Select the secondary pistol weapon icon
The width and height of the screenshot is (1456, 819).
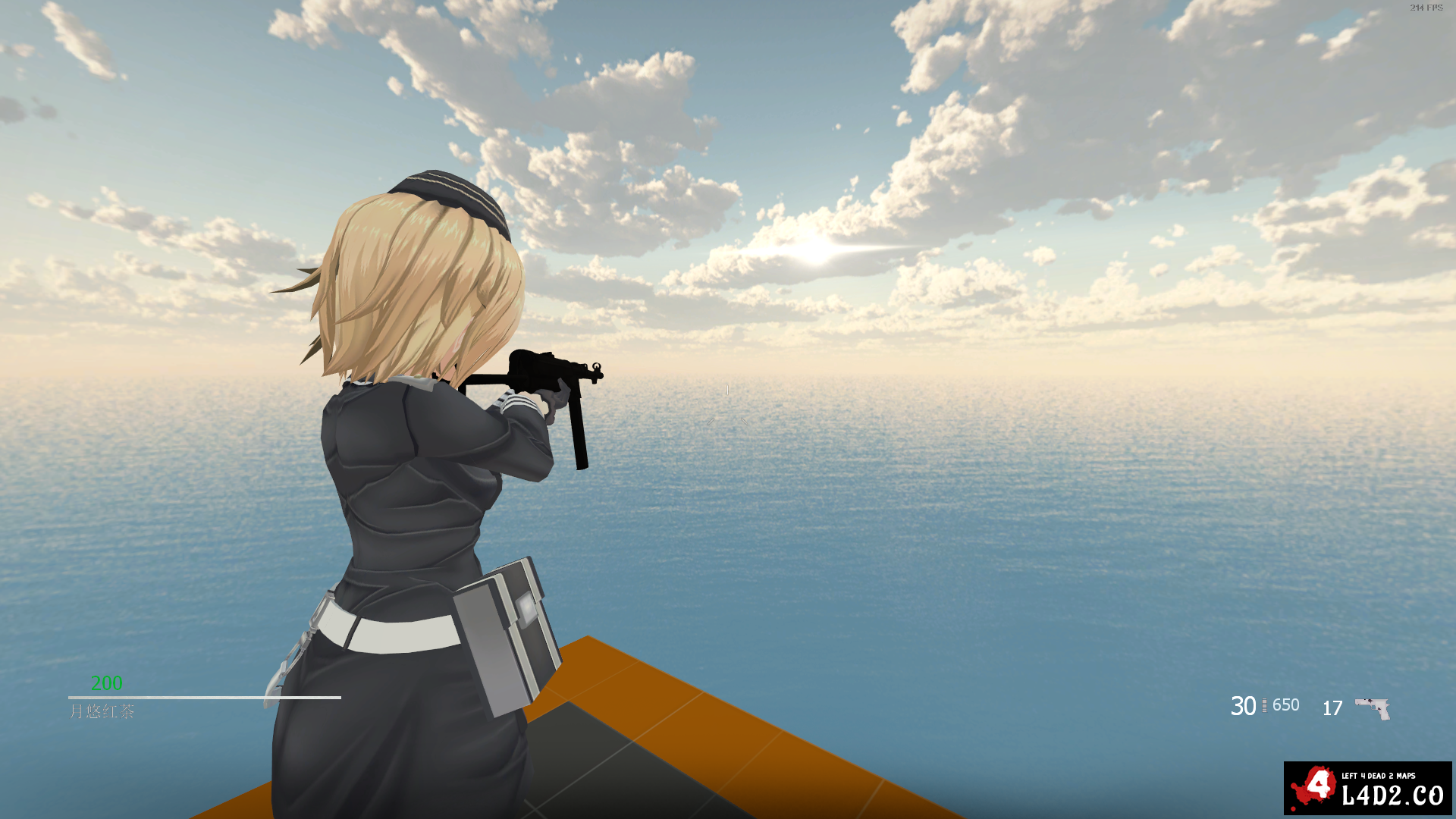tap(1373, 708)
